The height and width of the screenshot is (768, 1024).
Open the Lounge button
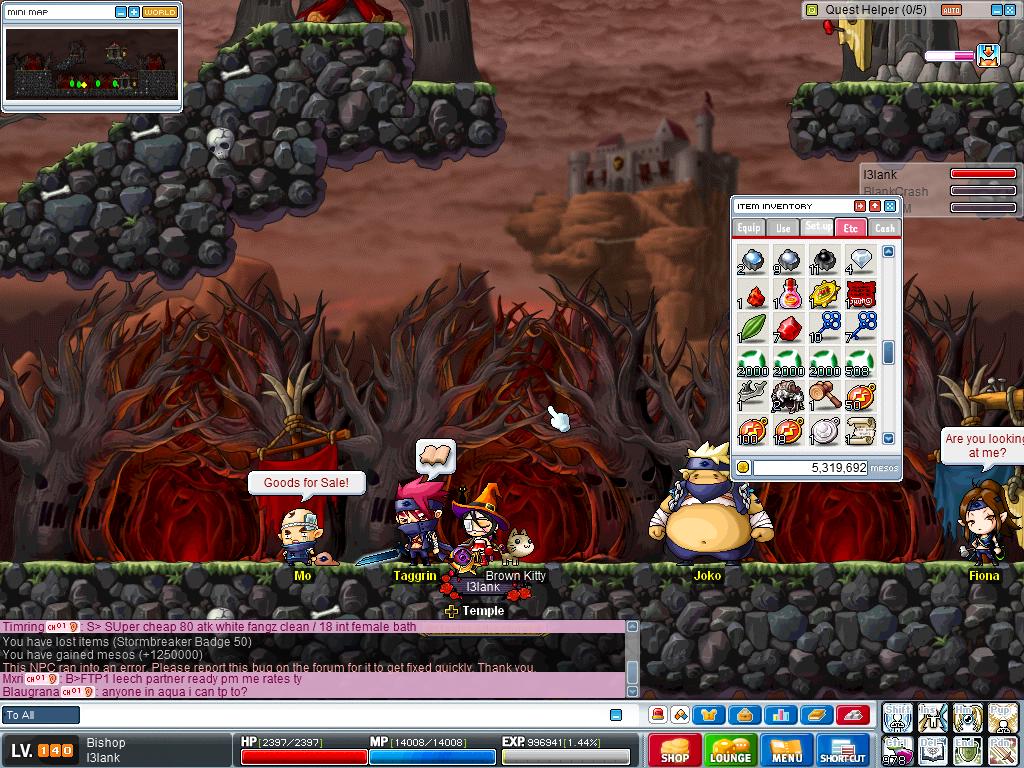click(730, 750)
